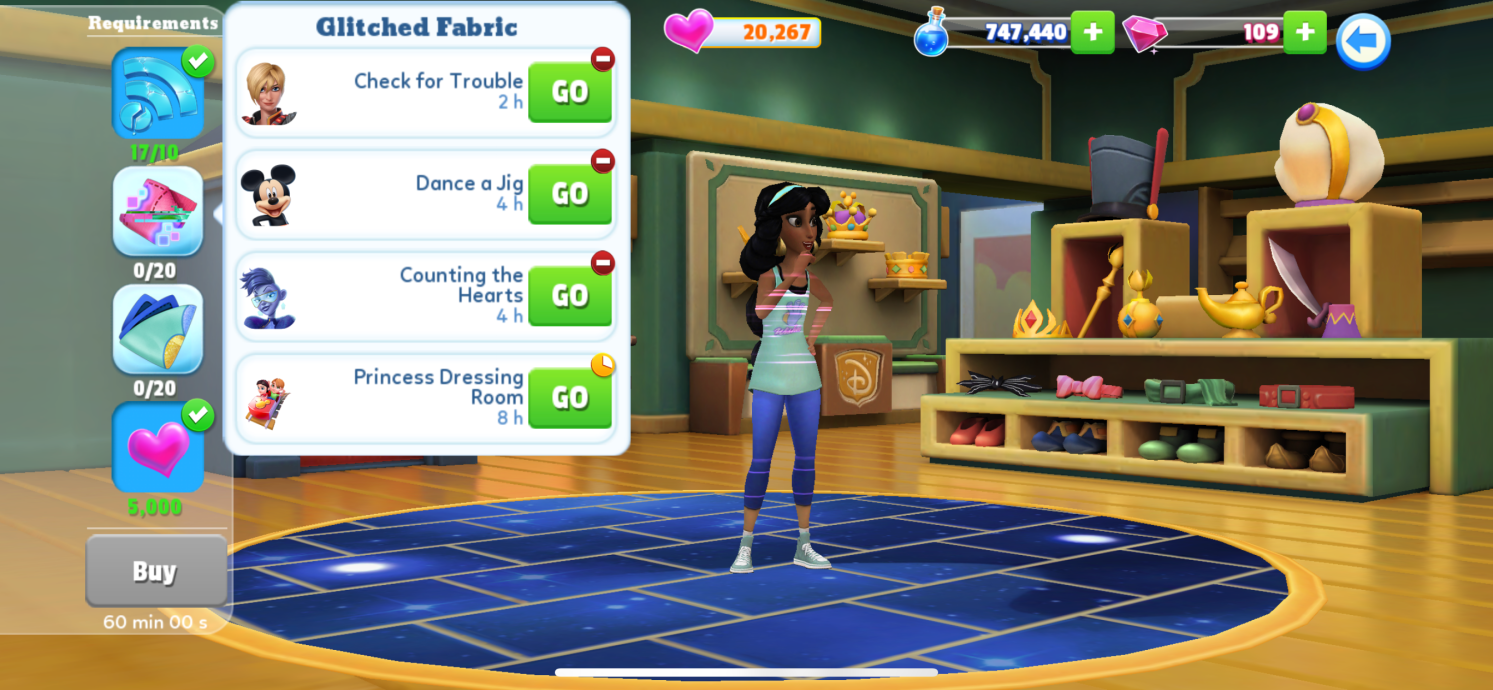This screenshot has width=1493, height=690.
Task: Return using the blue back arrow
Action: [x=1363, y=41]
